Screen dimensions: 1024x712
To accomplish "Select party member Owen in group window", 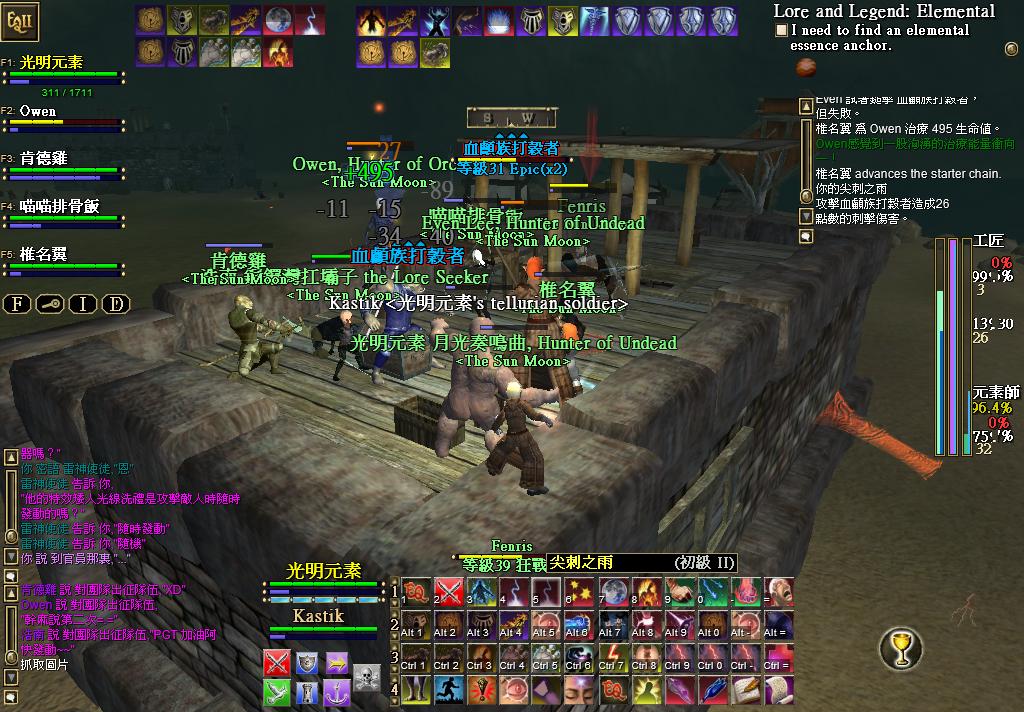I will (x=38, y=111).
